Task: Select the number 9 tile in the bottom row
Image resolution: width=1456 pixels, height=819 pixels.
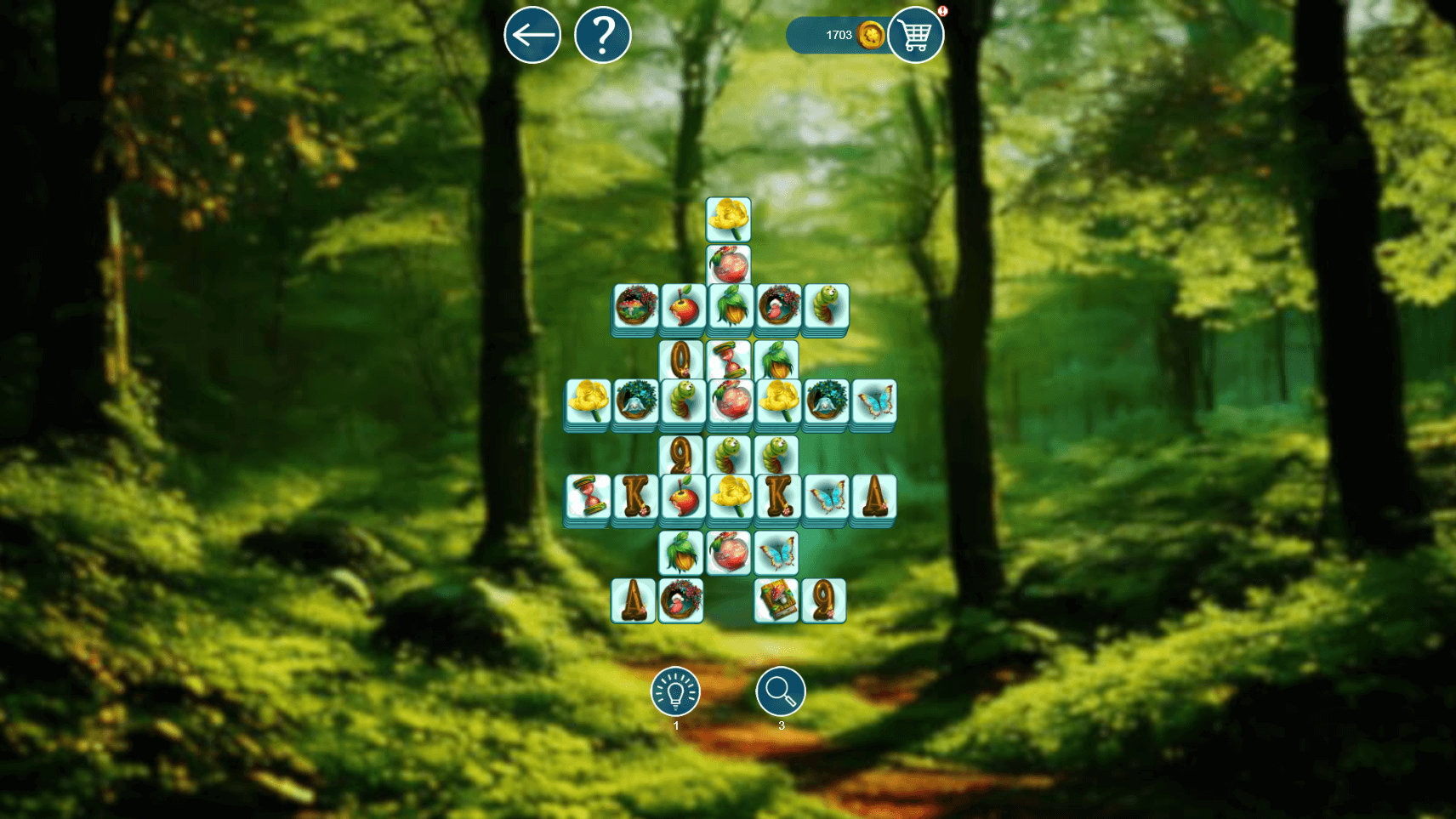Action: [823, 599]
